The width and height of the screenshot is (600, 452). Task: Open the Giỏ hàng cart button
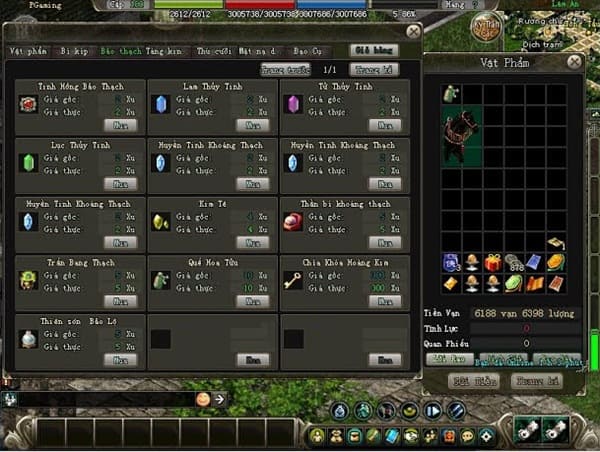coord(371,49)
